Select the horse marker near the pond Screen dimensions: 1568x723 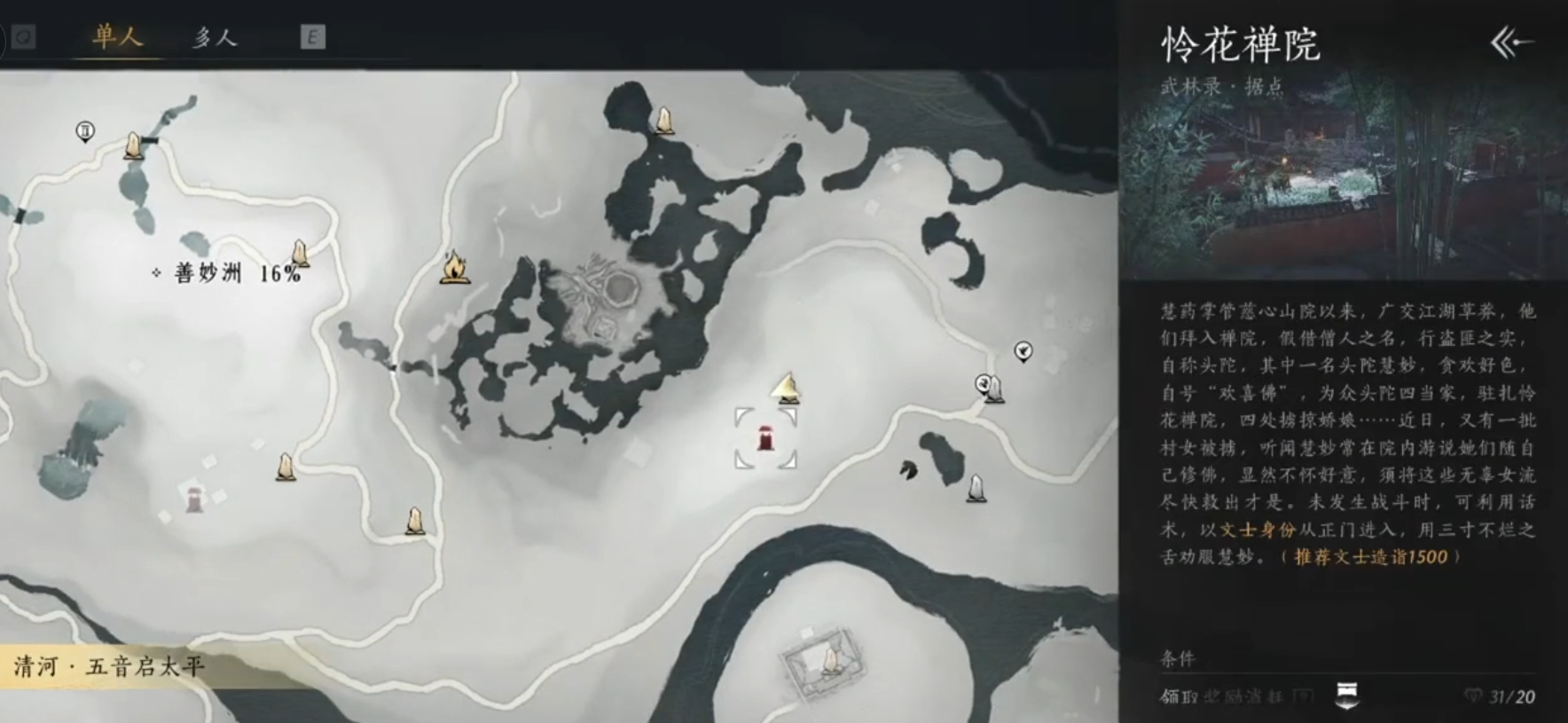[x=908, y=469]
